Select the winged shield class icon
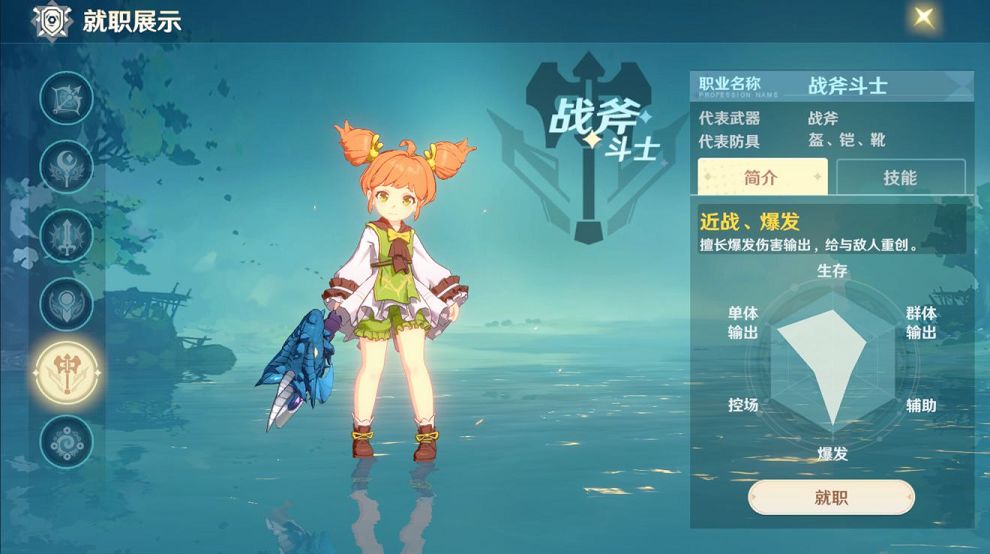 pos(66,303)
